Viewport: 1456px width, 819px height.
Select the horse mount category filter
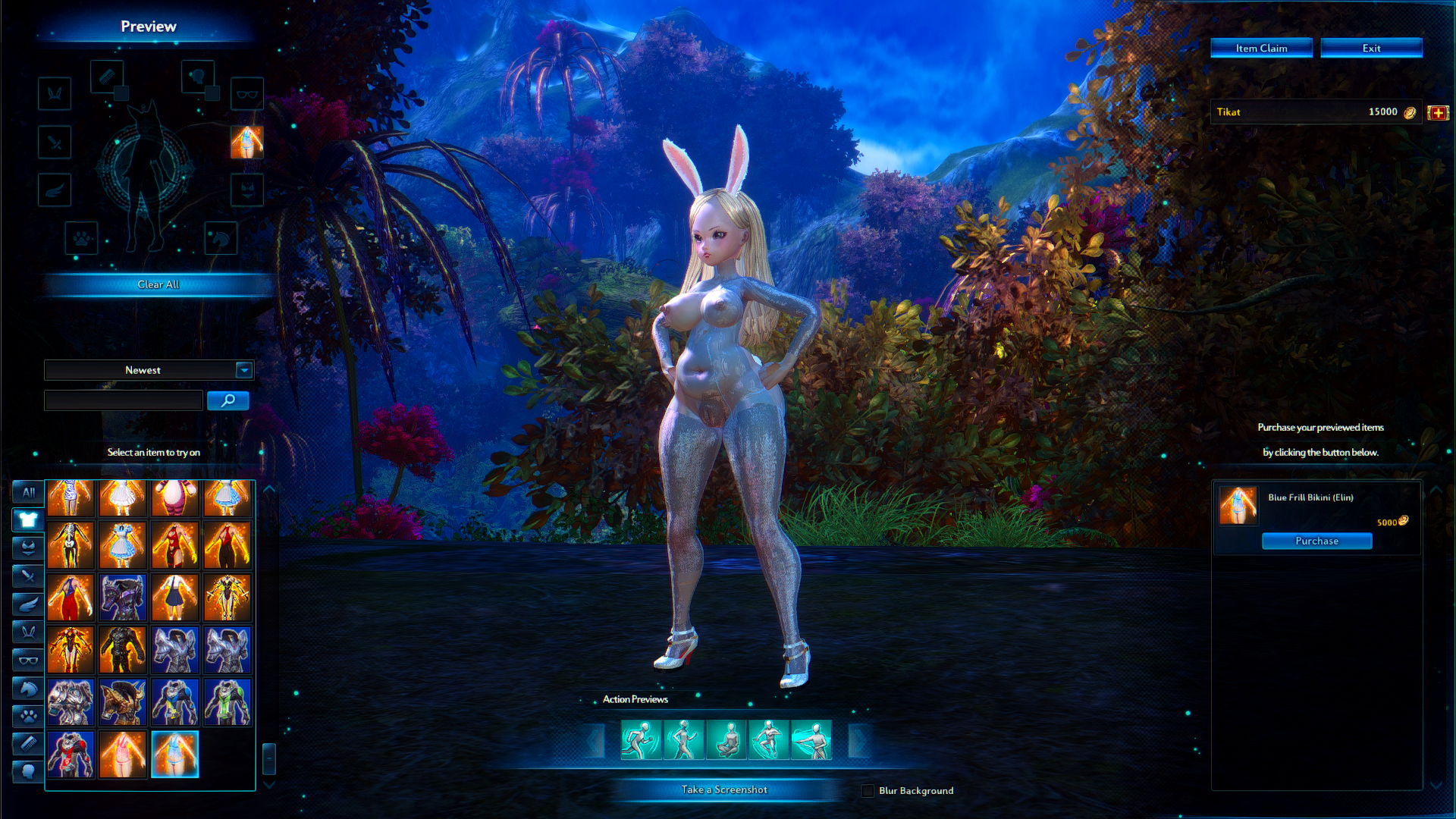27,688
